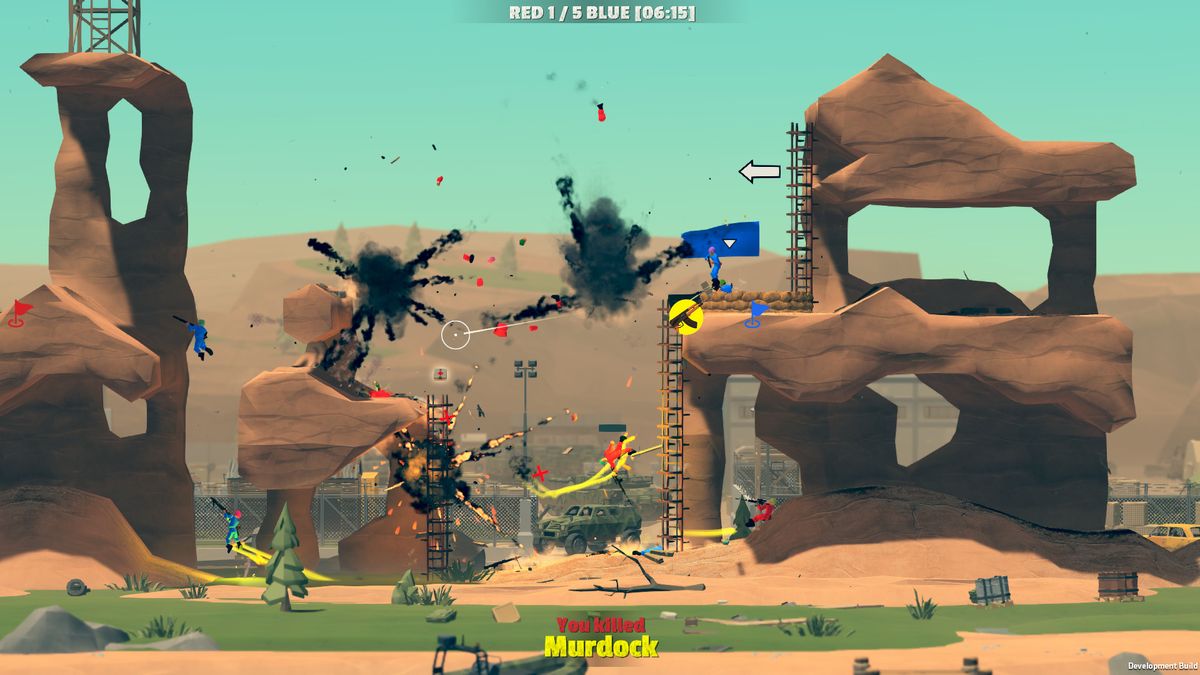Click the red flag capture point marker
The image size is (1200, 675).
19,312
